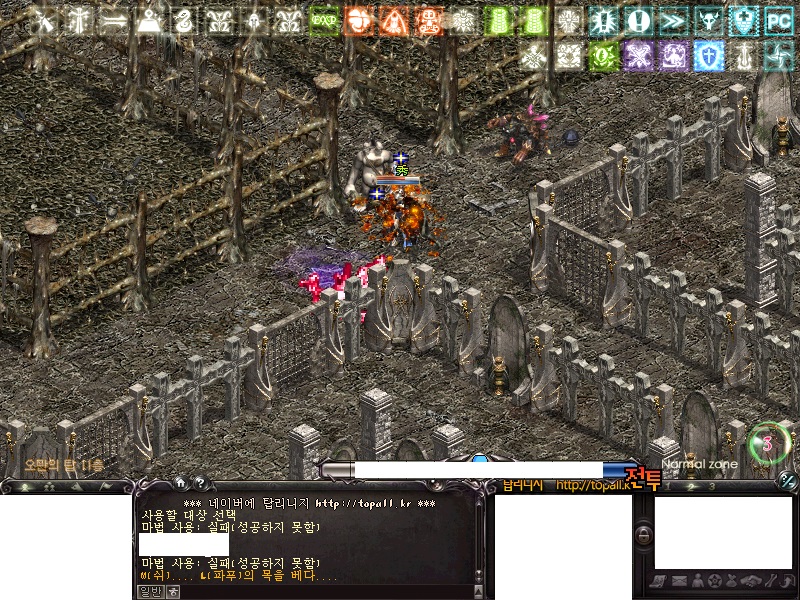The height and width of the screenshot is (600, 800).
Task: Switch to hotbar page 3
Action: pos(712,487)
